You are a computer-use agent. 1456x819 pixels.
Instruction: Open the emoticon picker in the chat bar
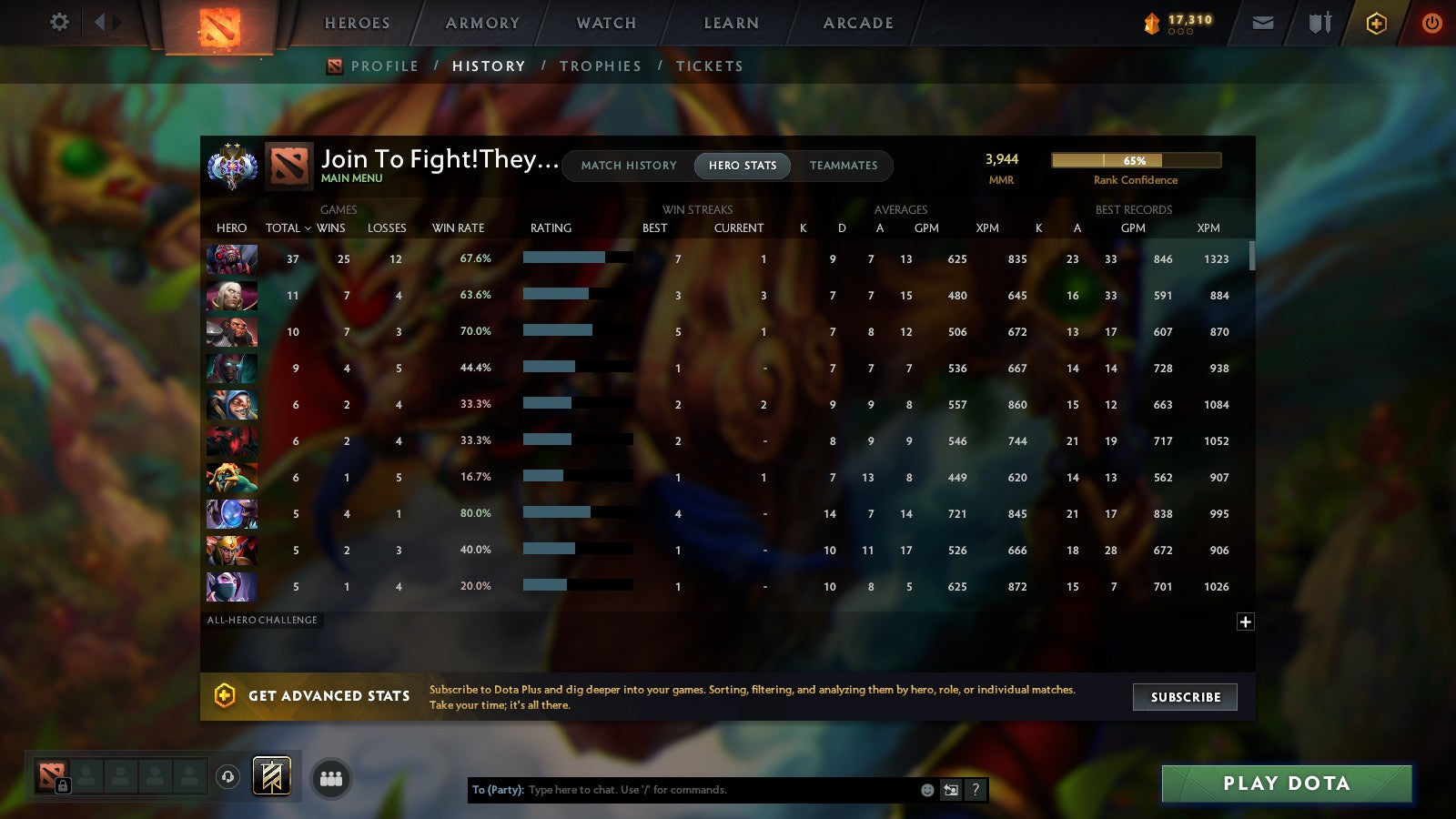point(927,790)
